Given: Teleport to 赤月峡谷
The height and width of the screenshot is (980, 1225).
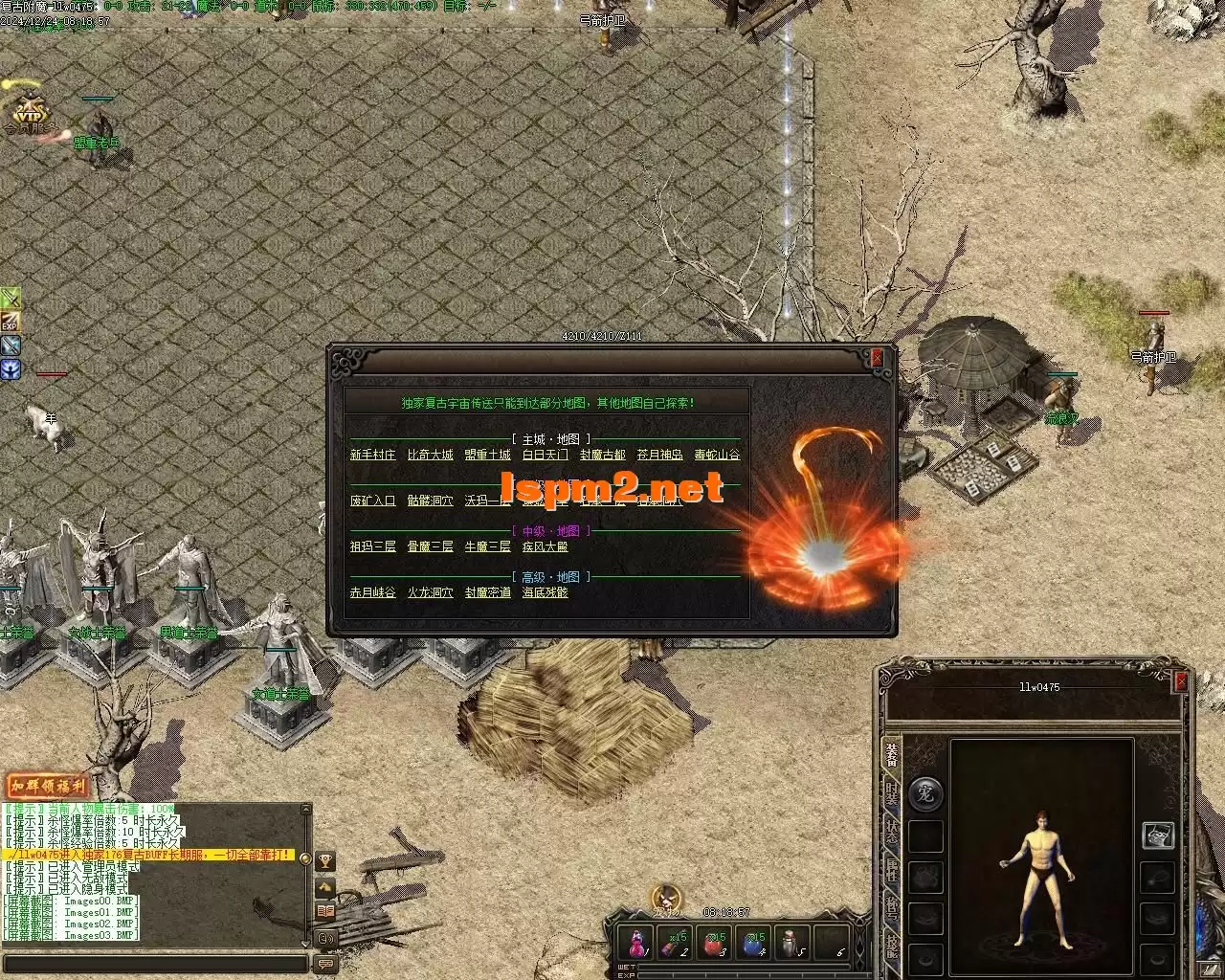Looking at the screenshot, I should pos(372,592).
